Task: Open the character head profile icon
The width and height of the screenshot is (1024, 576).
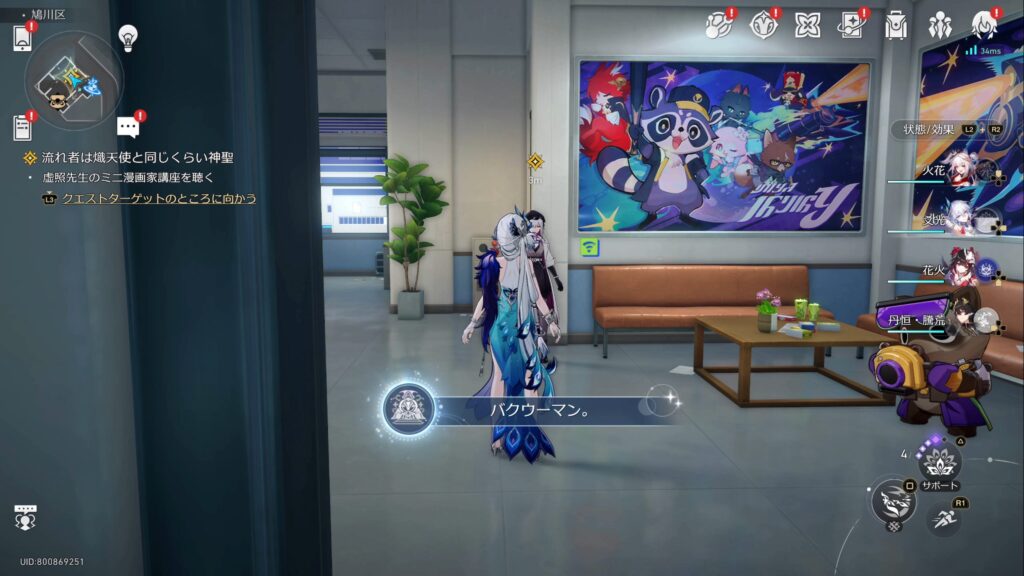Action: pyautogui.click(x=983, y=26)
